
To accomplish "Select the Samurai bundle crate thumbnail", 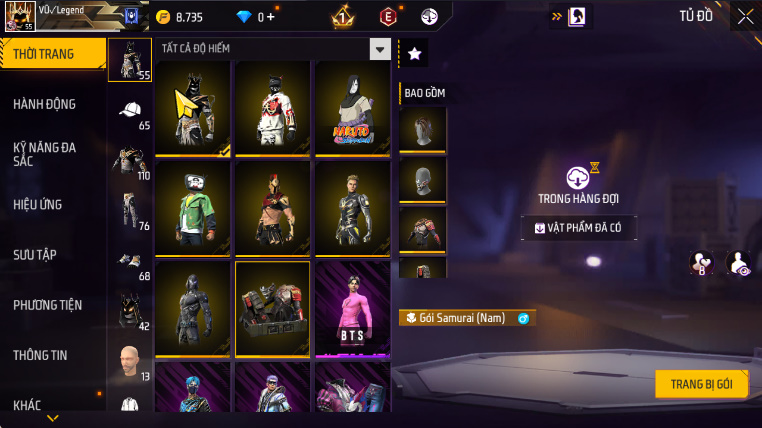I will point(272,308).
